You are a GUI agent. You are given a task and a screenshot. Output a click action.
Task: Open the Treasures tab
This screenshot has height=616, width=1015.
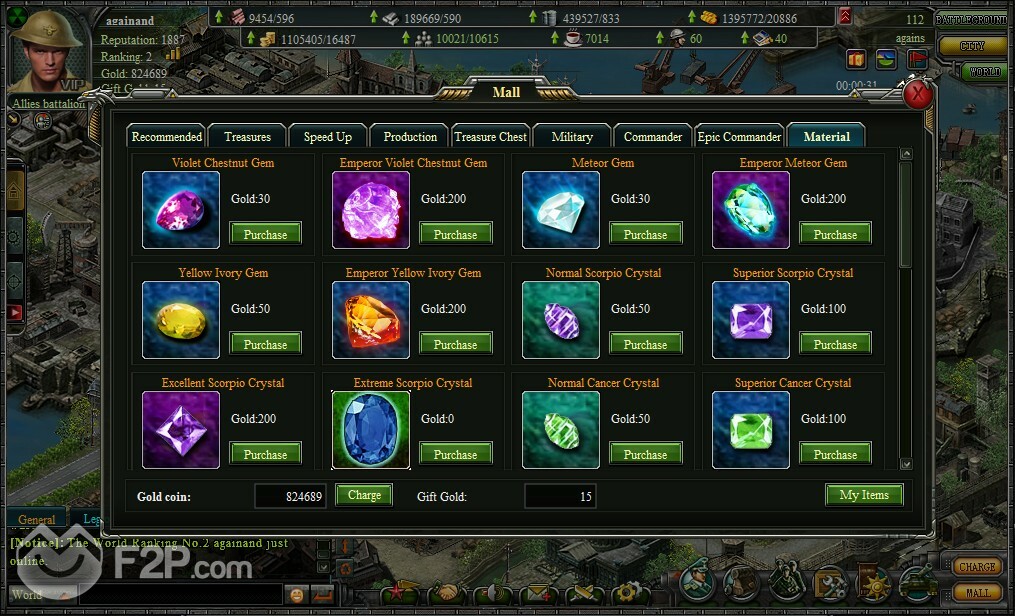pos(248,137)
